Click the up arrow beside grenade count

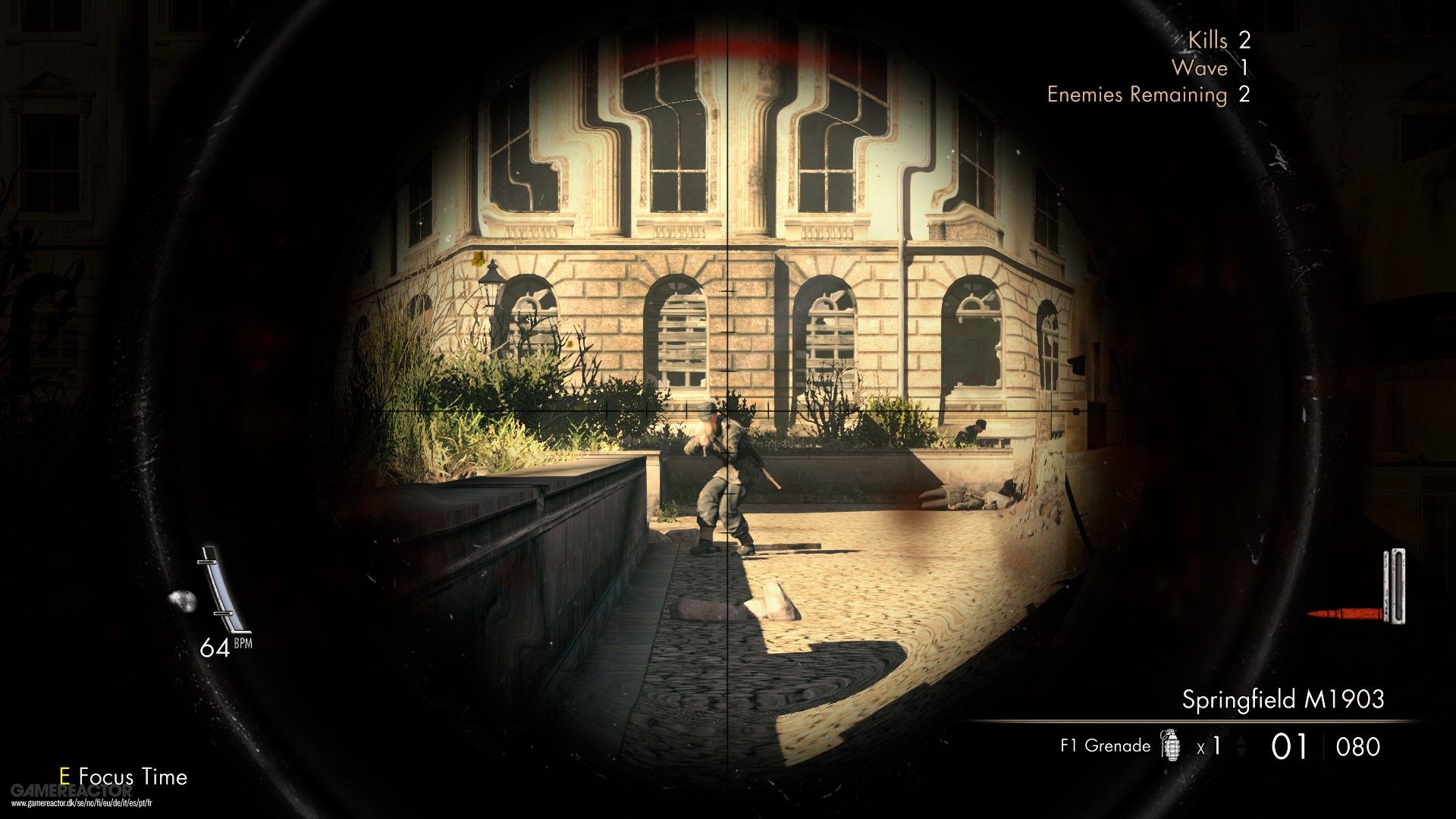tap(1242, 739)
